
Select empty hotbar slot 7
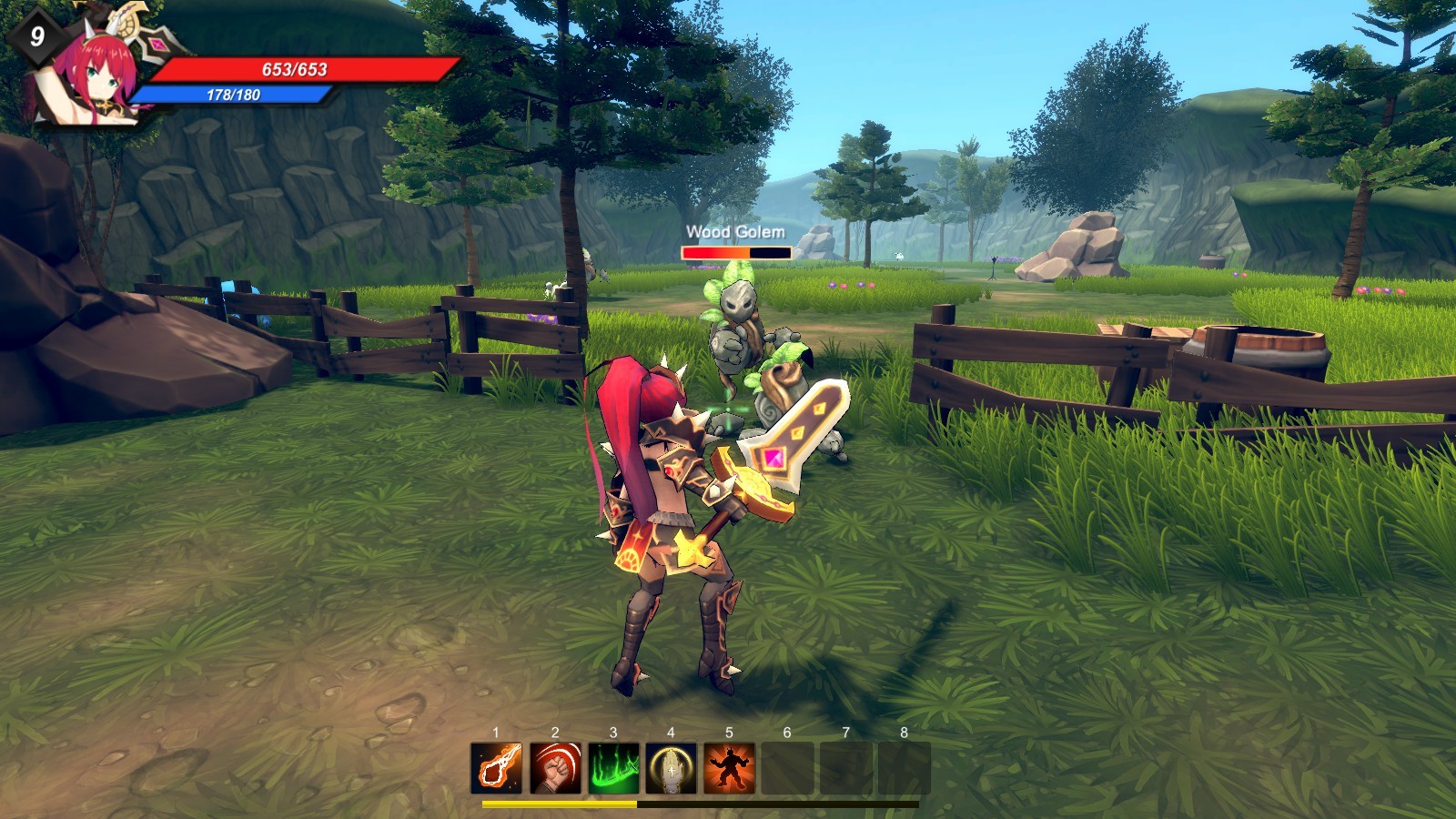[x=846, y=769]
